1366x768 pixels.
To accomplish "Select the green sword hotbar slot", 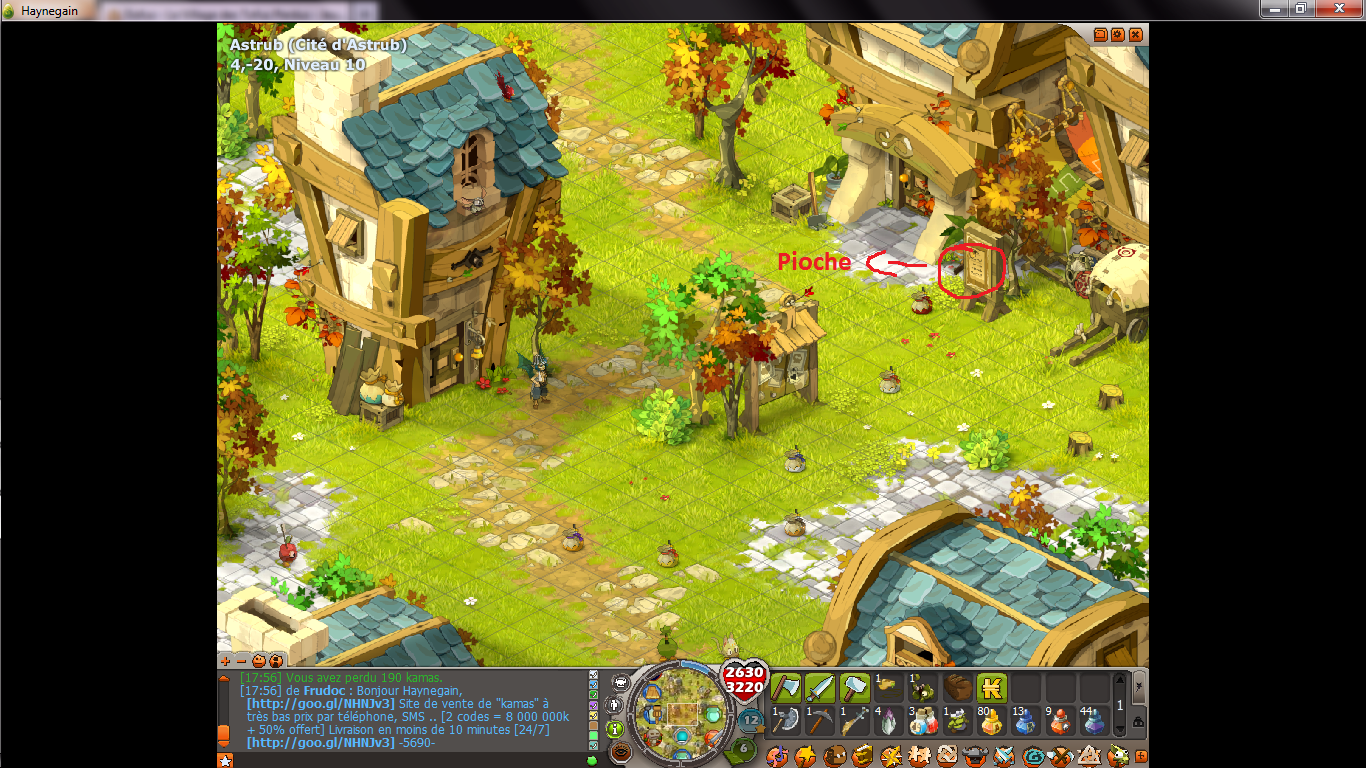I will [821, 688].
